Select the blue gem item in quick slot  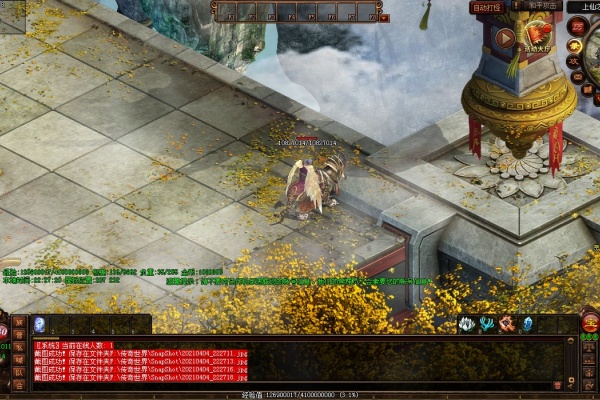pos(39,324)
